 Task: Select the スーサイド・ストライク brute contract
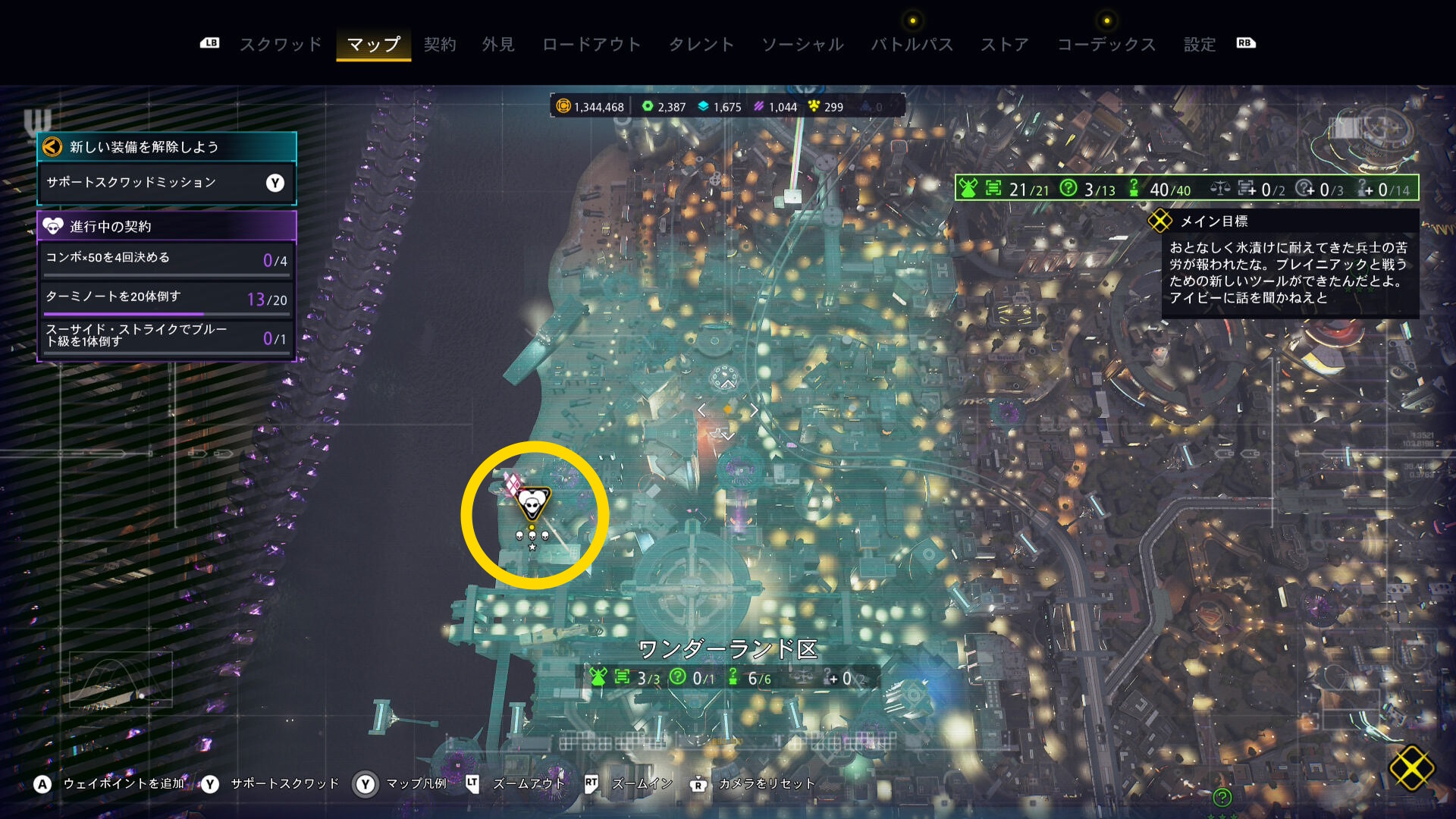click(166, 335)
